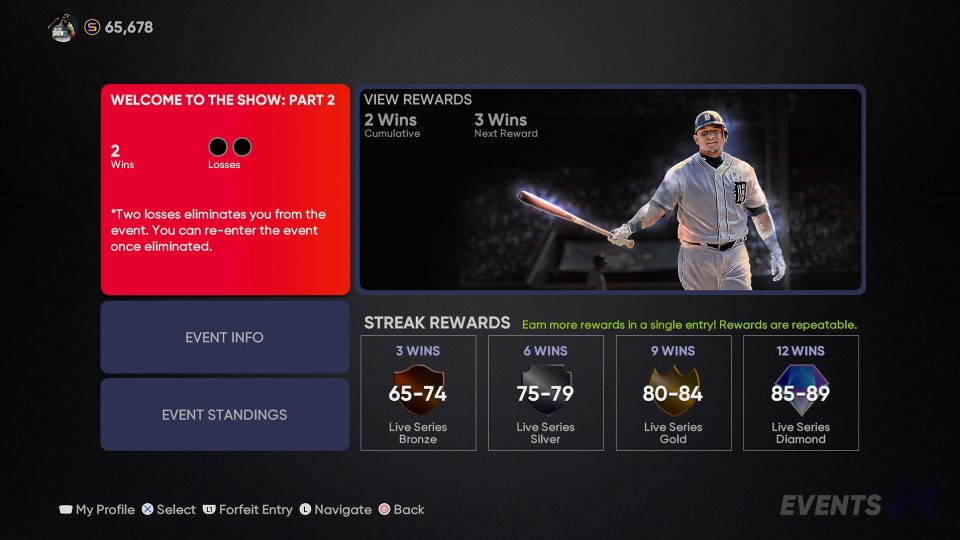The image size is (960, 540).
Task: Select the 9 Wins Live Series Gold reward
Action: [673, 393]
